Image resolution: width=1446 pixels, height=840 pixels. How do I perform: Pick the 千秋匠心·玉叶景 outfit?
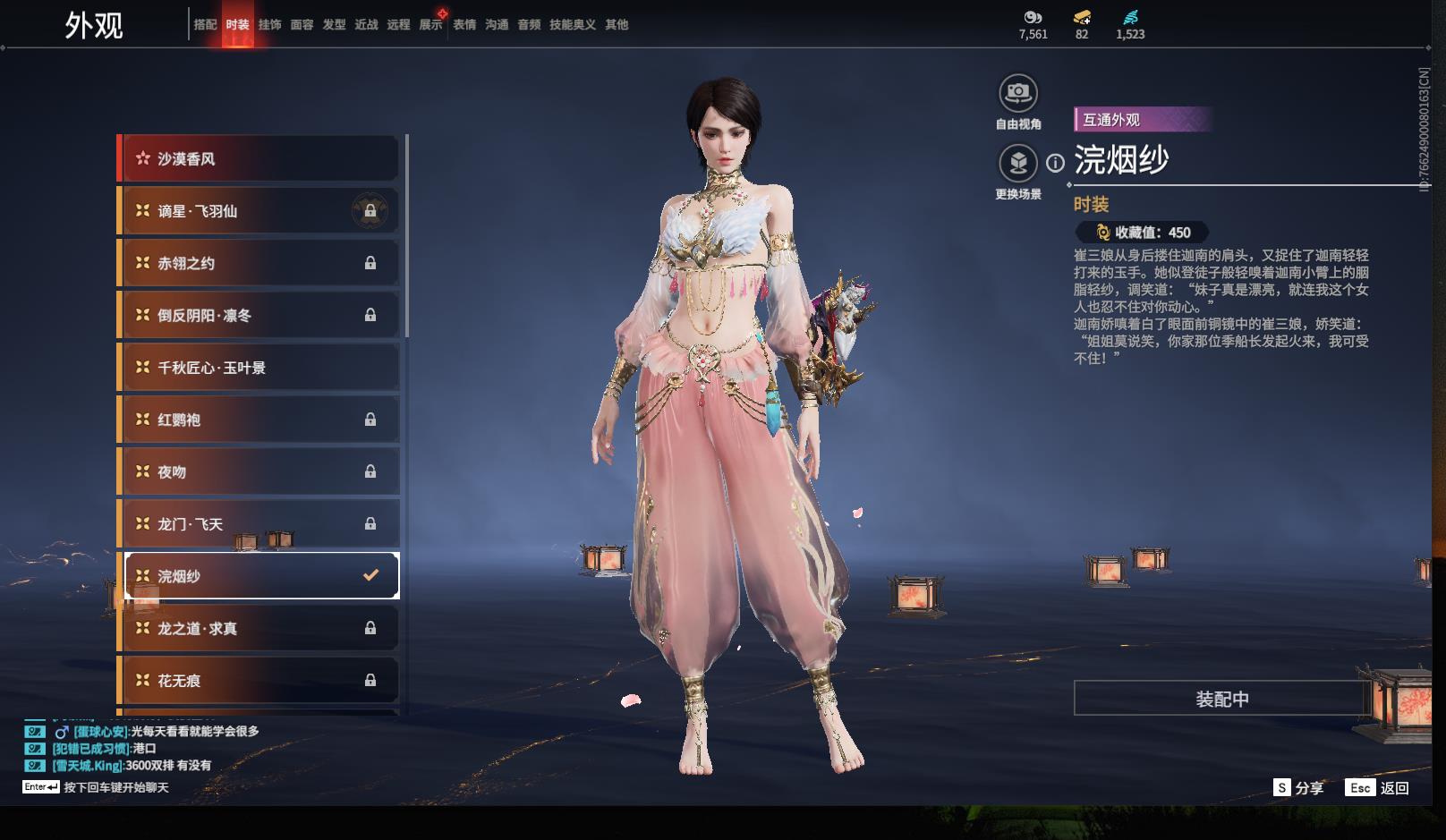point(259,368)
